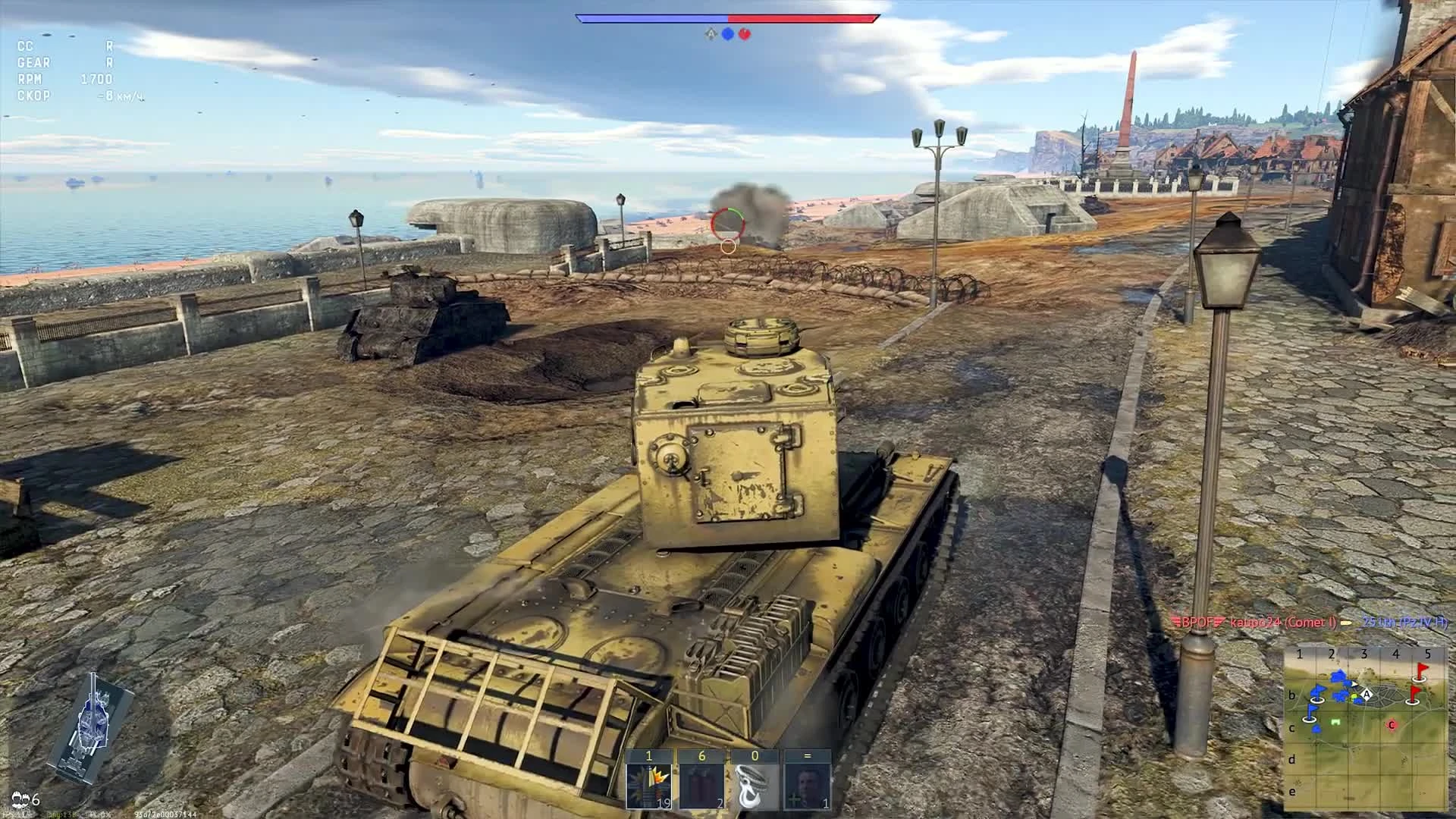Toggle the gunner aiming reticle
1456x819 pixels.
click(x=726, y=224)
